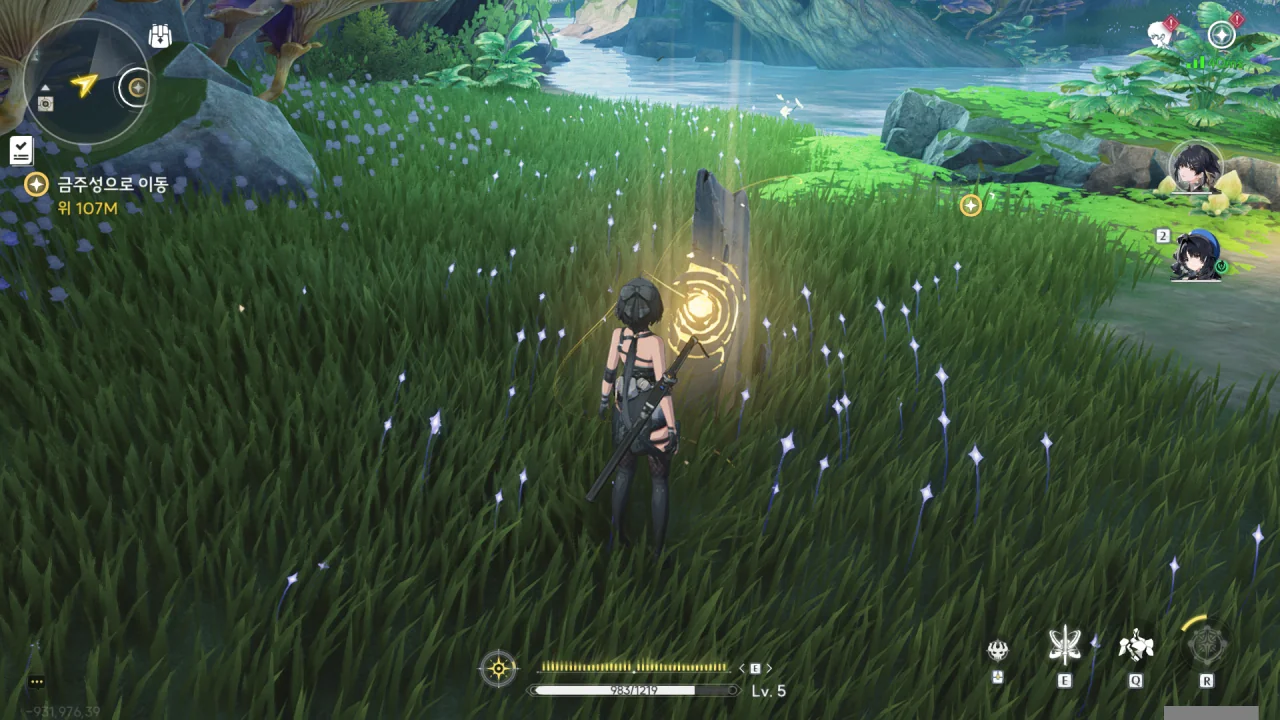Click the chat bubble icon
Screen dimensions: 1280x720
coord(37,682)
